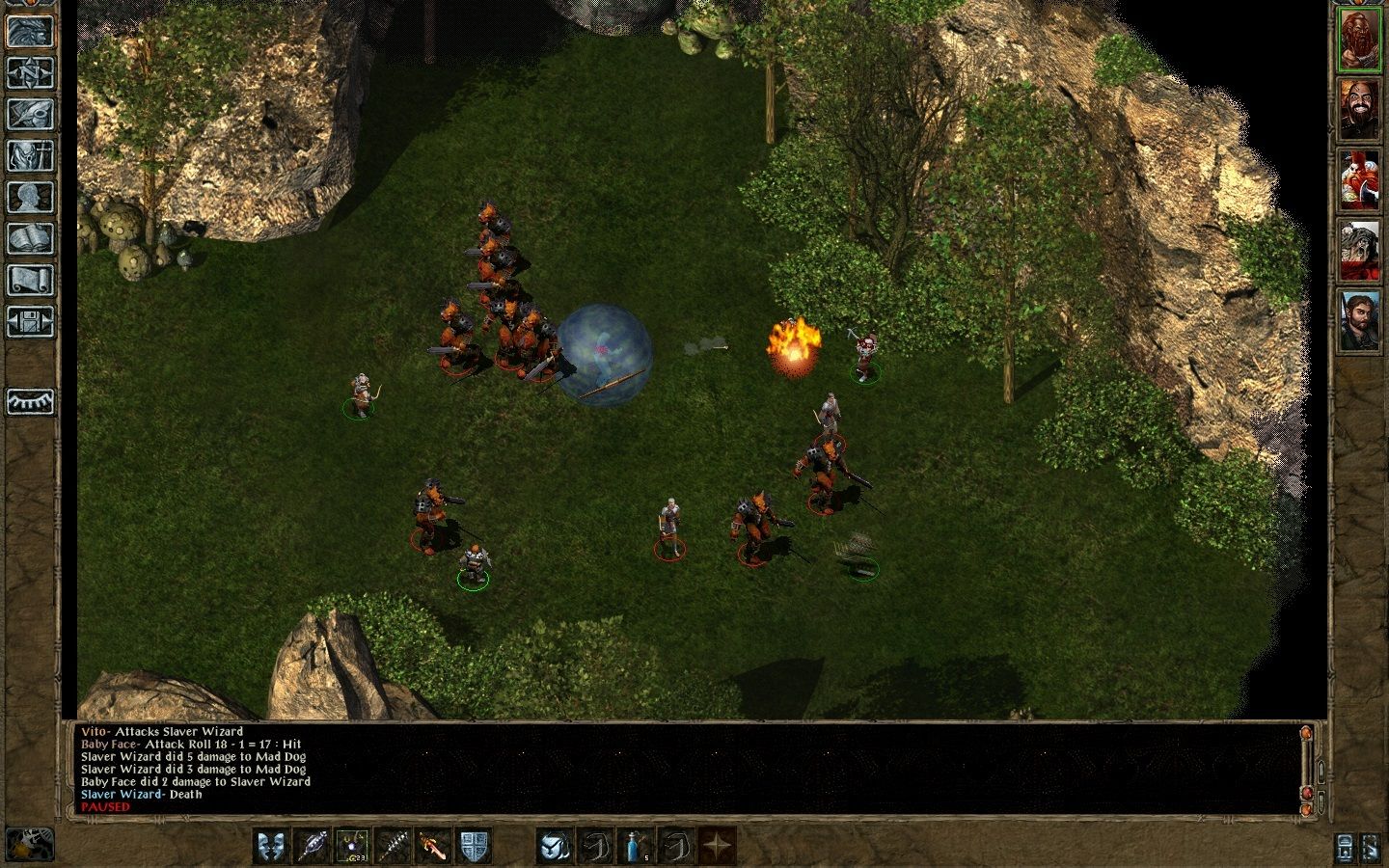Equip the mace weapon slot
The width and height of the screenshot is (1389, 868).
click(312, 846)
